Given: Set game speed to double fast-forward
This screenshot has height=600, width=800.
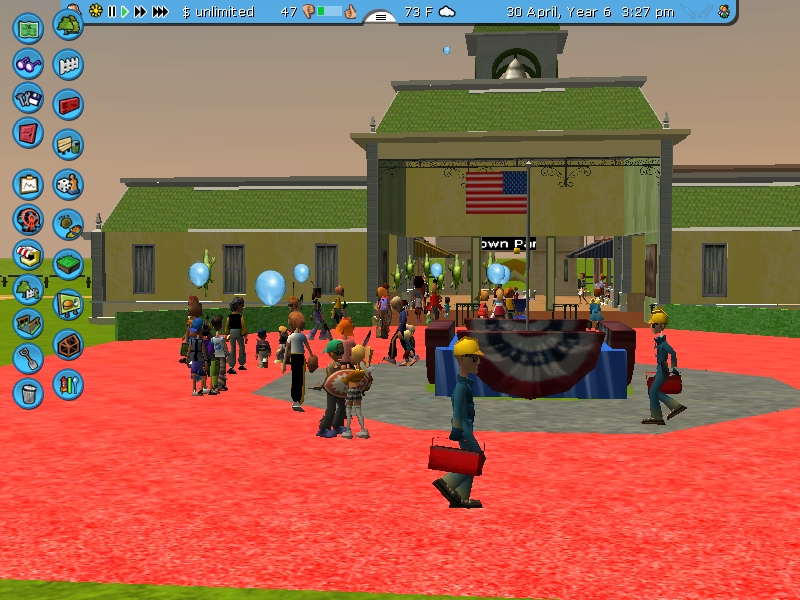Looking at the screenshot, I should click(x=140, y=12).
